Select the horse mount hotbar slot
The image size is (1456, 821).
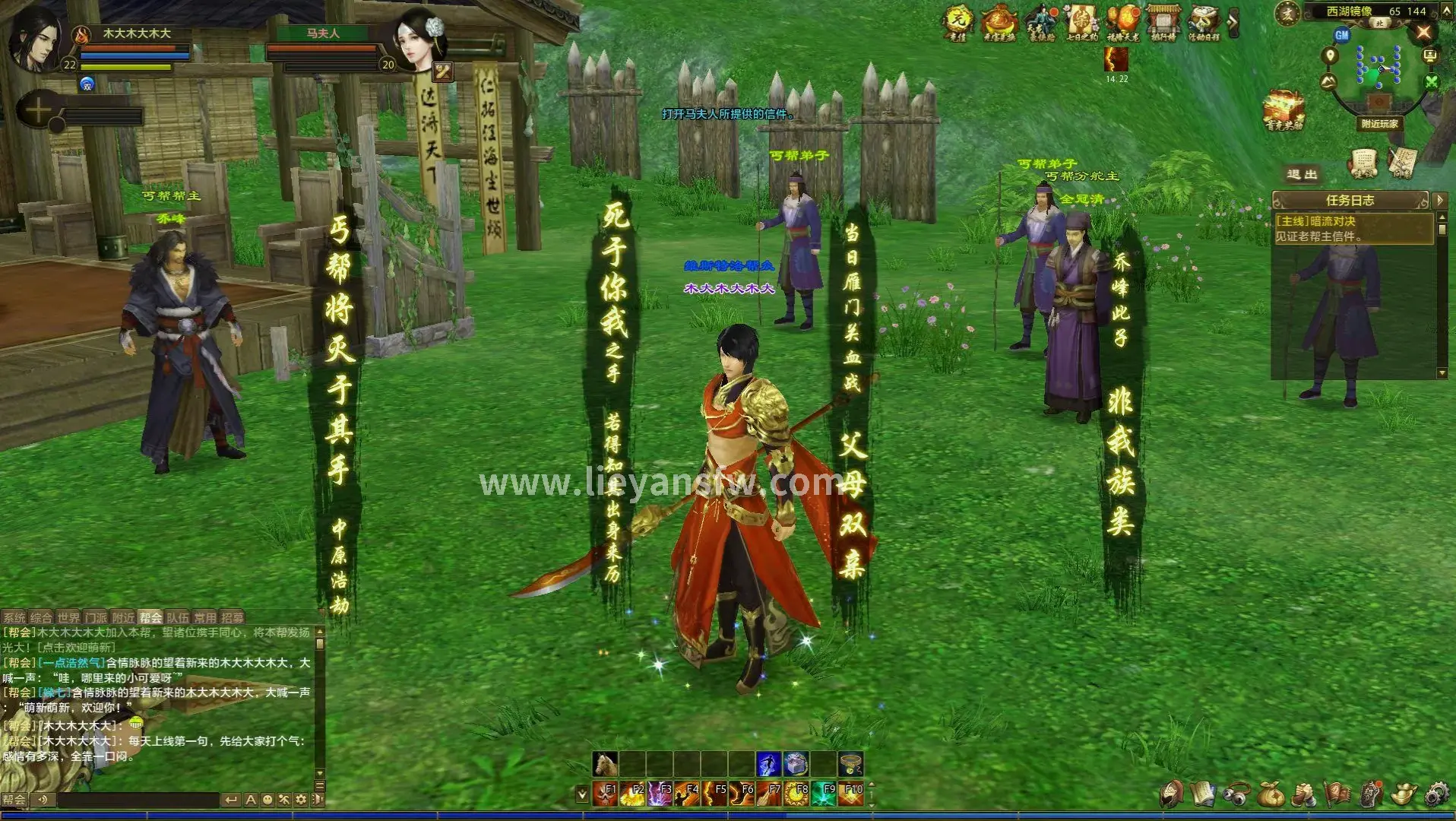[606, 763]
